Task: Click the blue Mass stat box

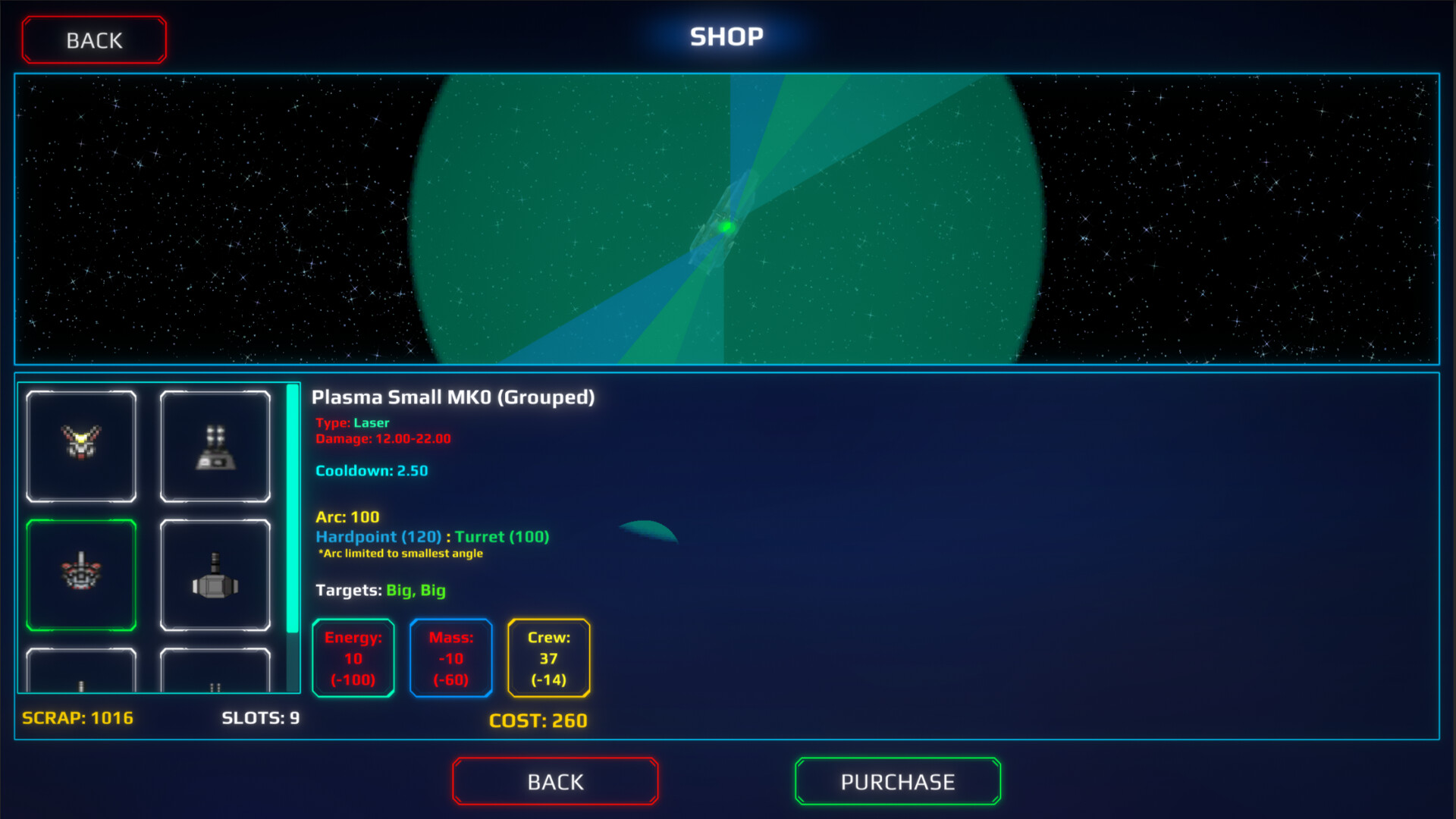Action: [x=450, y=658]
